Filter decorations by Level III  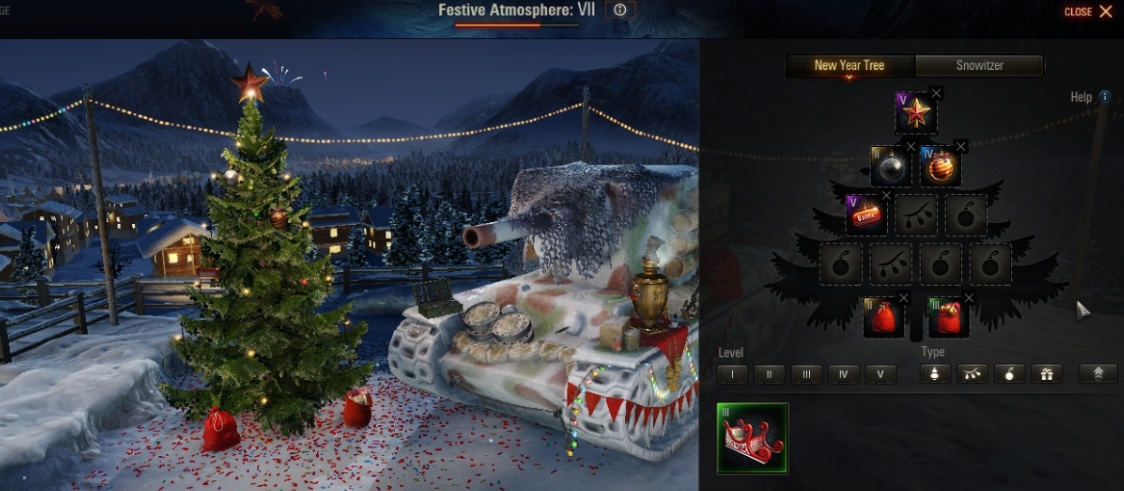(806, 375)
